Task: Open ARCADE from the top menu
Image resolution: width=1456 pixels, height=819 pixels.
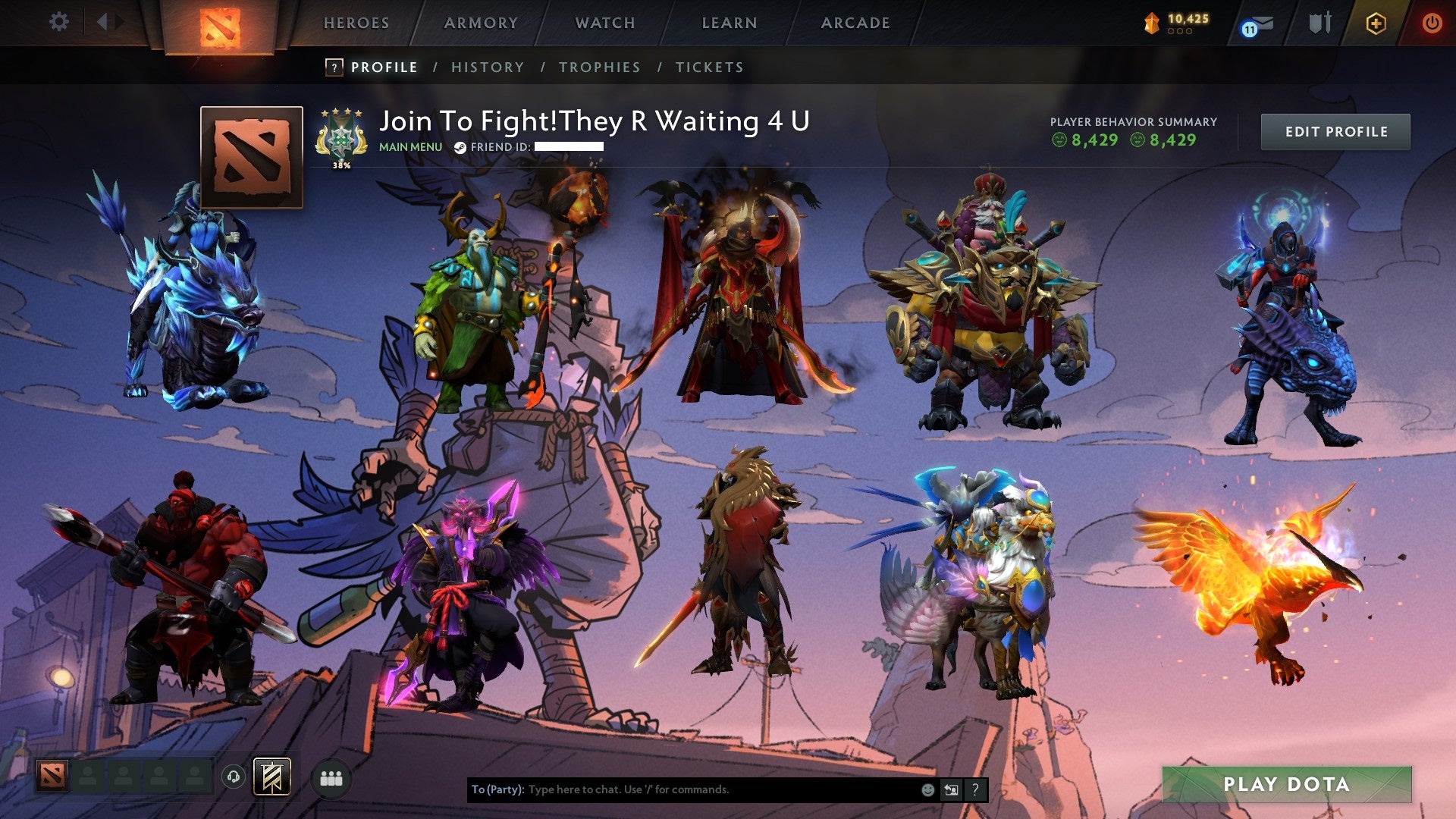Action: tap(855, 23)
